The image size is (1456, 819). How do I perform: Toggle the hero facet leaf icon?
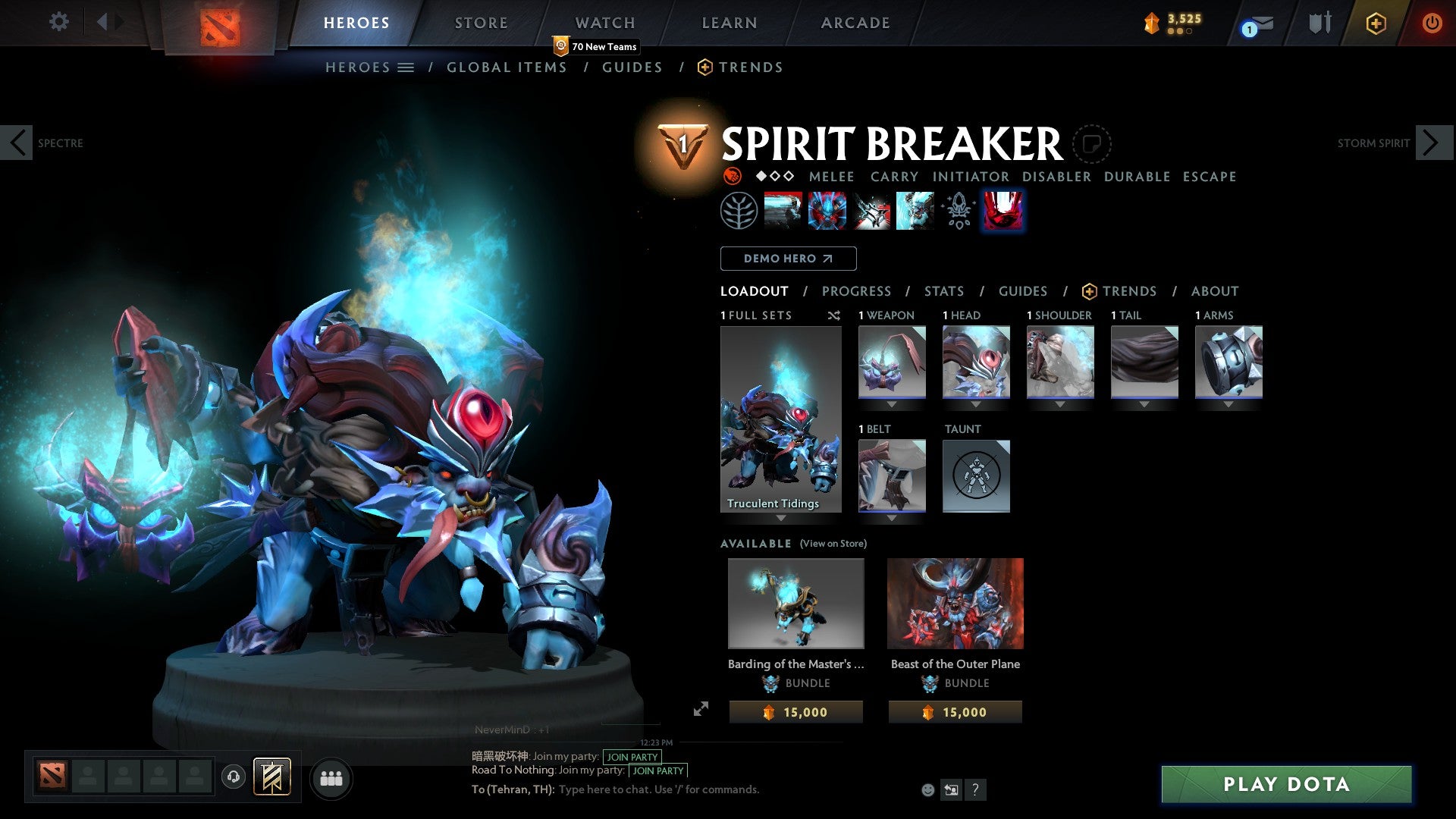pyautogui.click(x=739, y=210)
